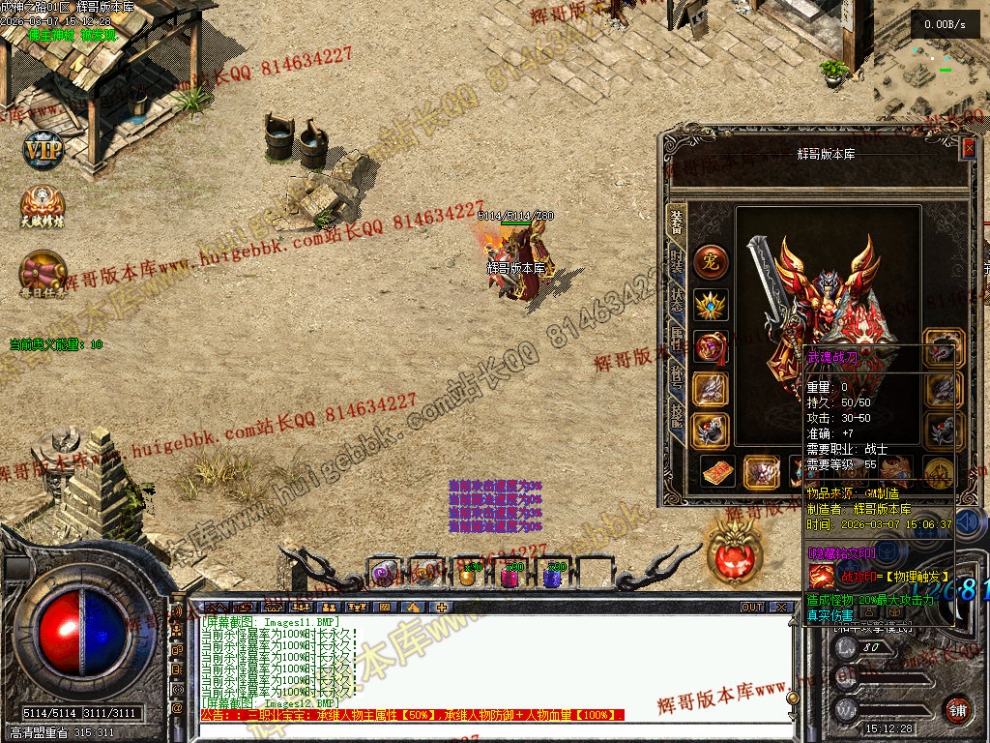Switch to the 时装 costume tab
The image size is (990, 743).
pos(676,265)
